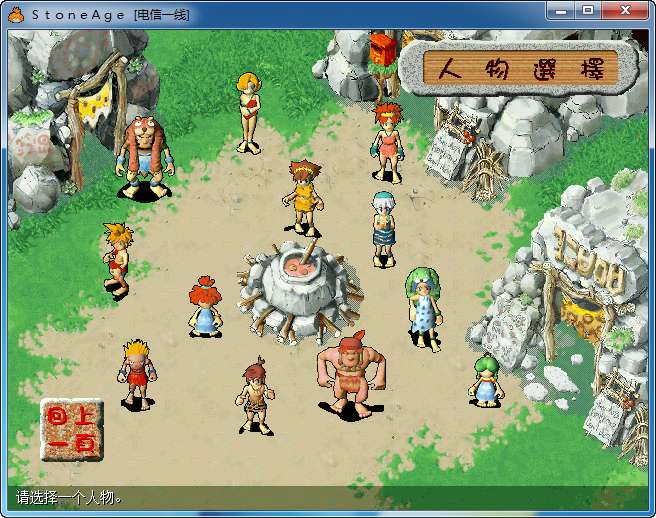The image size is (656, 518).
Task: Choose the blonde spiky-haired boy with blue wristbands
Action: point(136,373)
